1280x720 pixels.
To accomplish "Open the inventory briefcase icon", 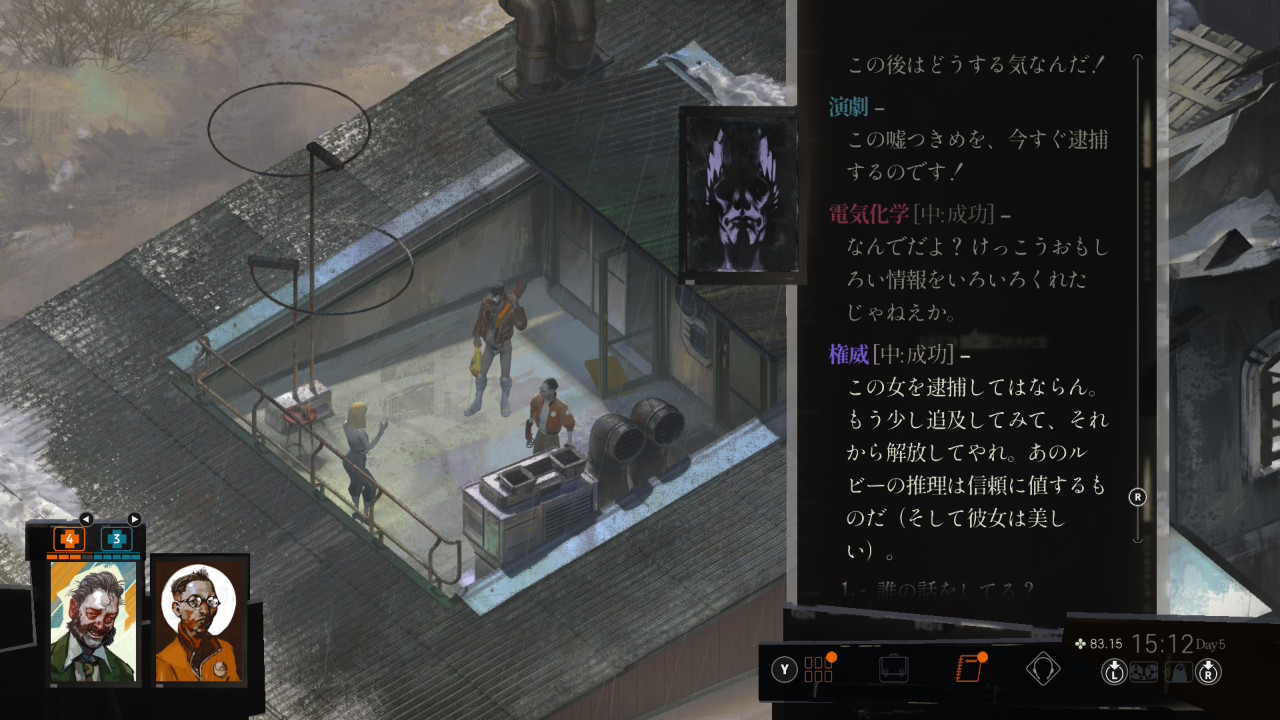I will pos(893,669).
